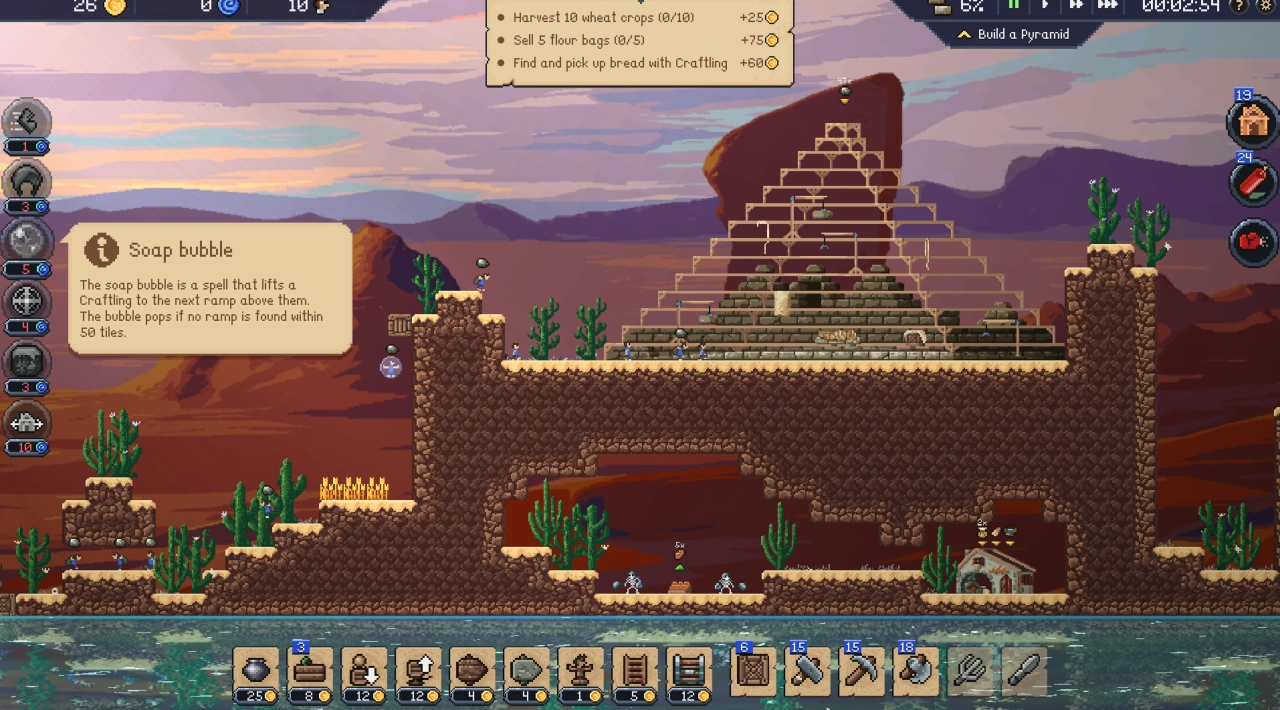
Task: Choose the red boxing glove tool
Action: tap(1252, 242)
